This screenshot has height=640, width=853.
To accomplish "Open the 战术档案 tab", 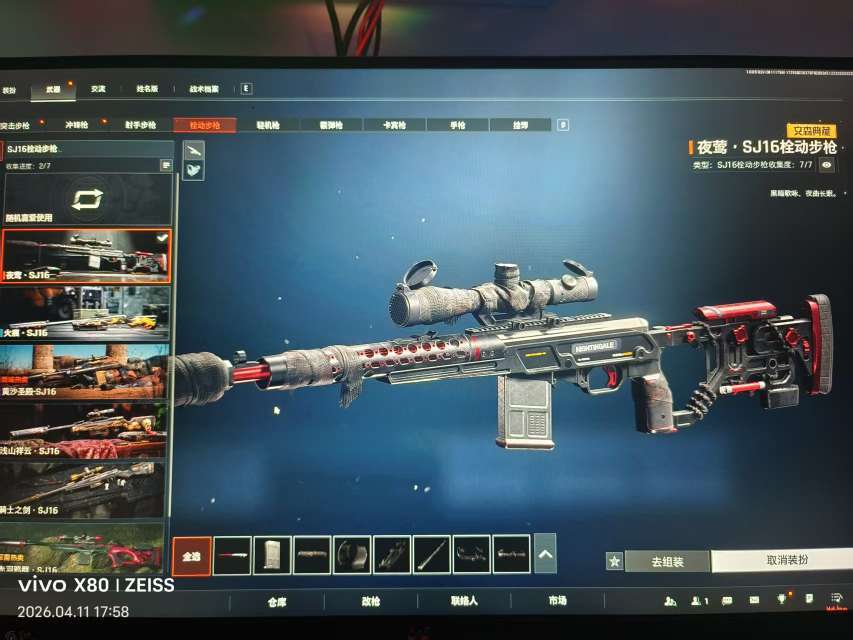I will pos(203,89).
